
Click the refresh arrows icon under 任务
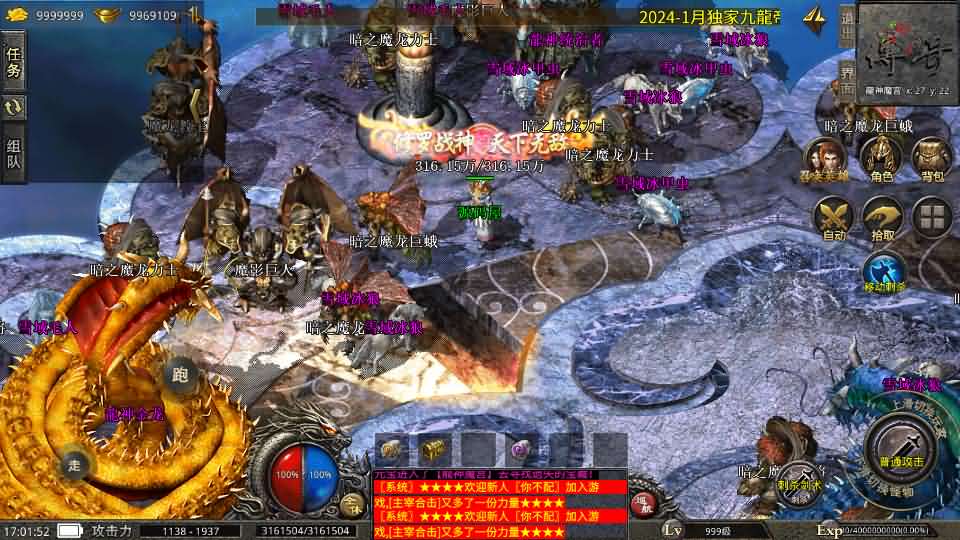tap(14, 107)
